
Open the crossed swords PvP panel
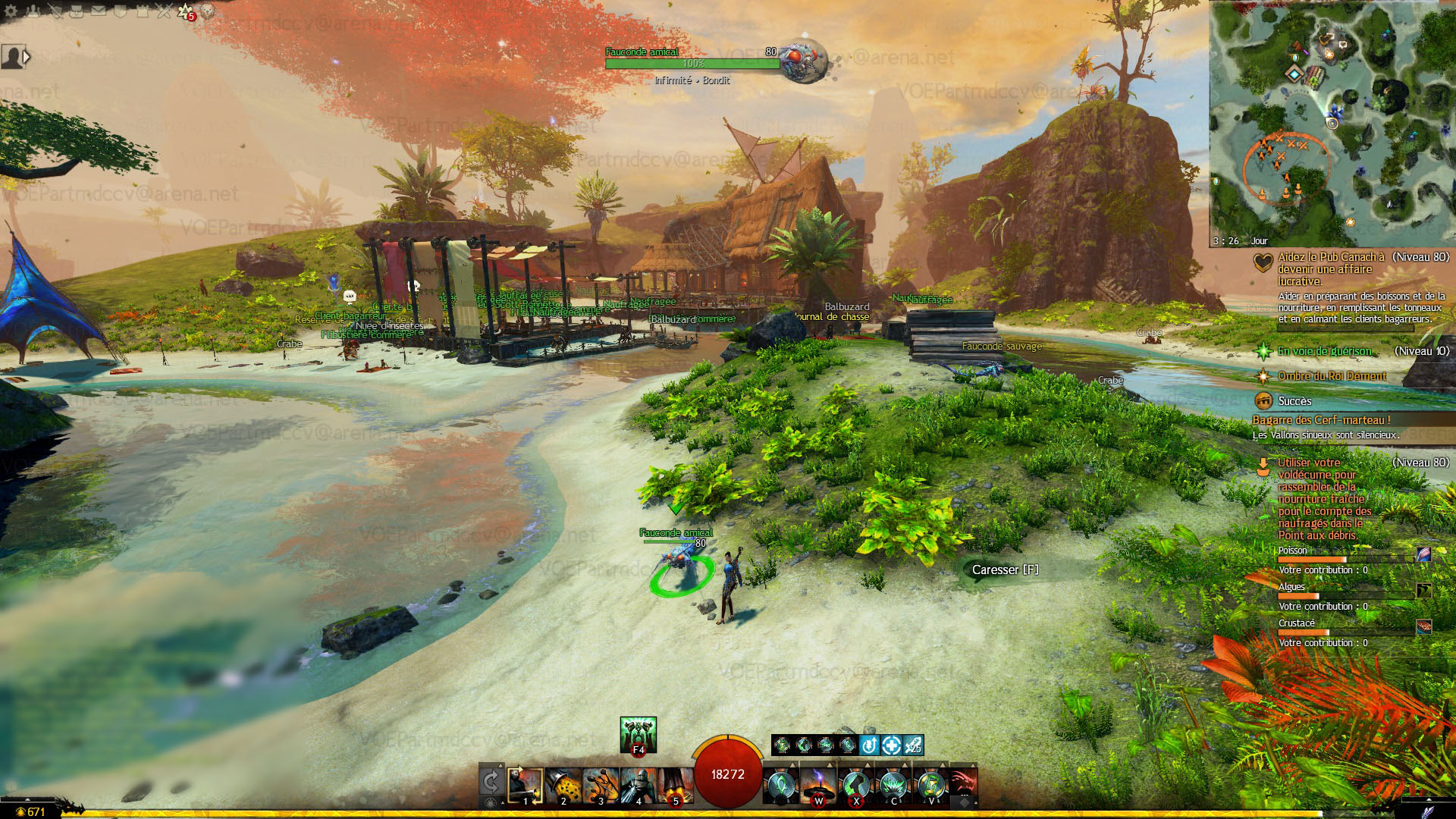[164, 11]
